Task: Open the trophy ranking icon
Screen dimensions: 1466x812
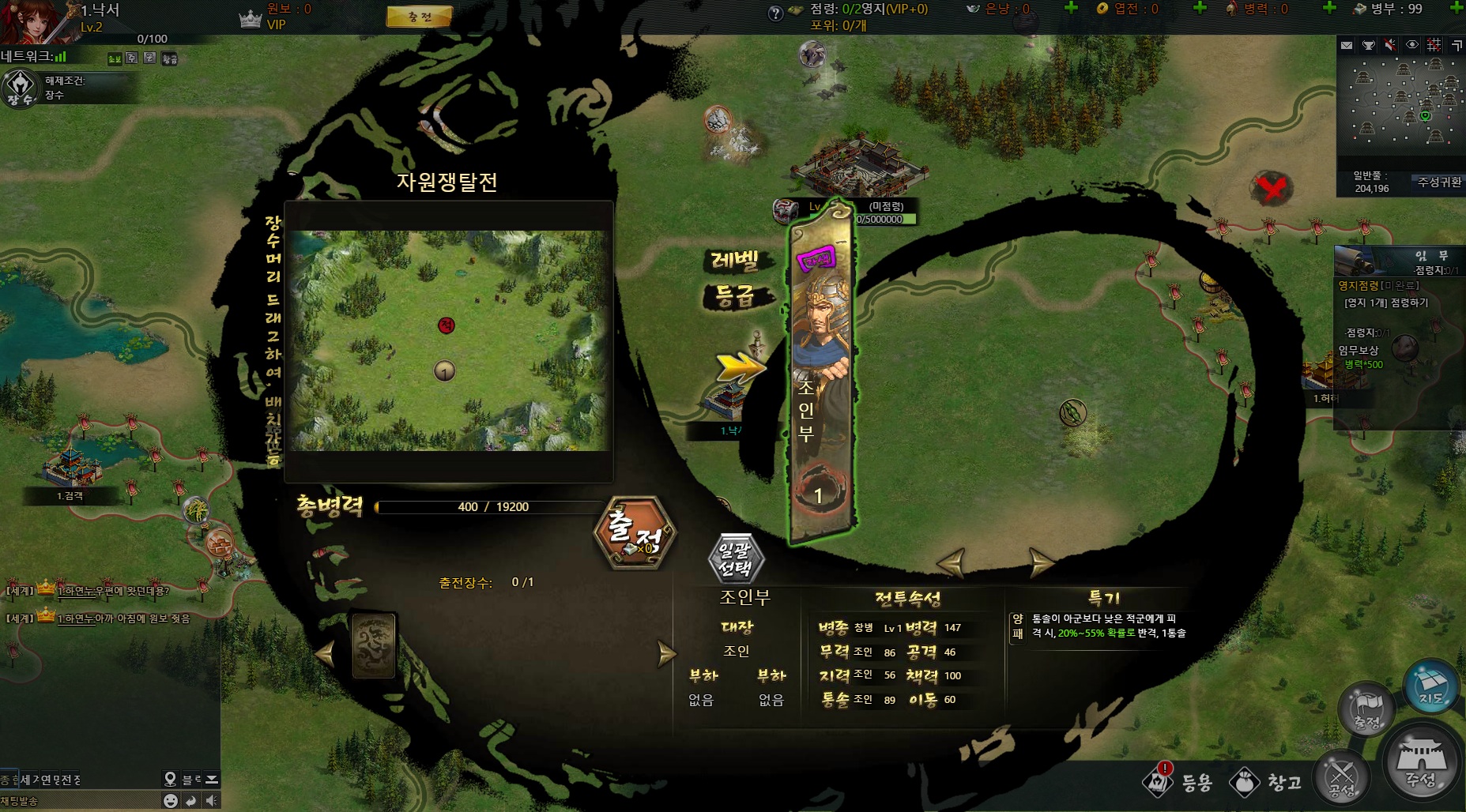Action: (x=1368, y=46)
